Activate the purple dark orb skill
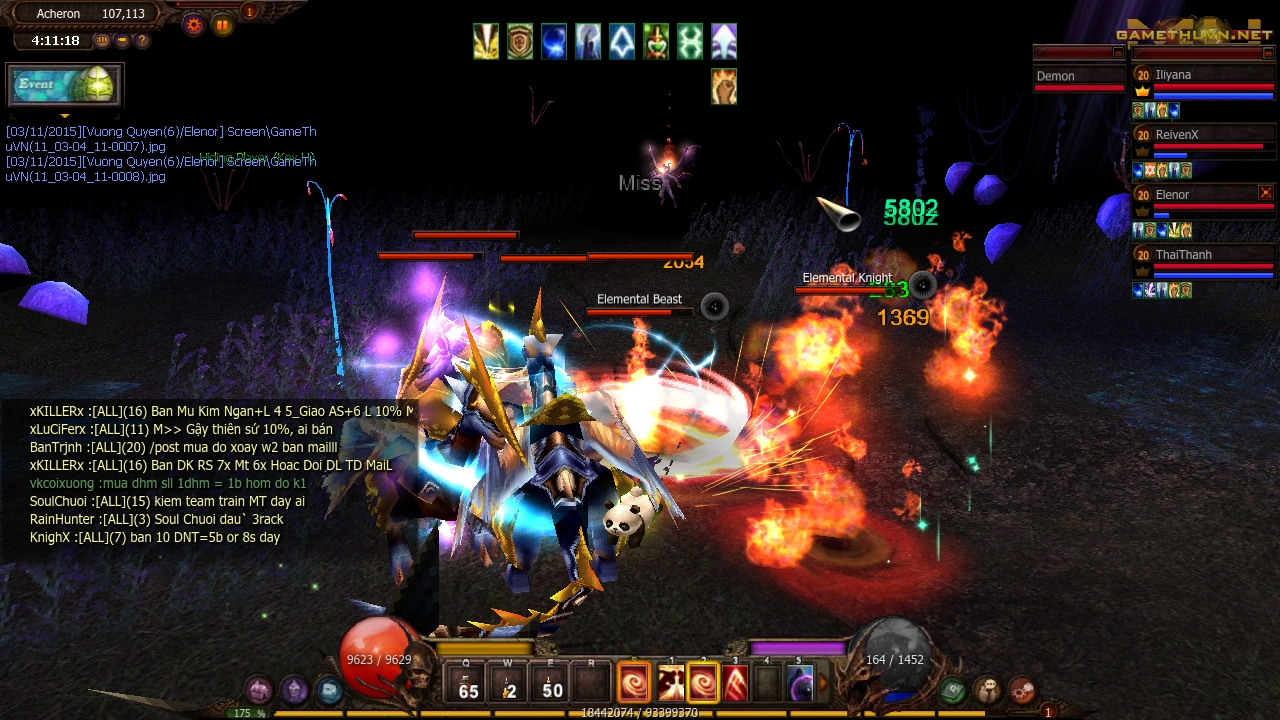This screenshot has height=720, width=1280. tap(800, 684)
